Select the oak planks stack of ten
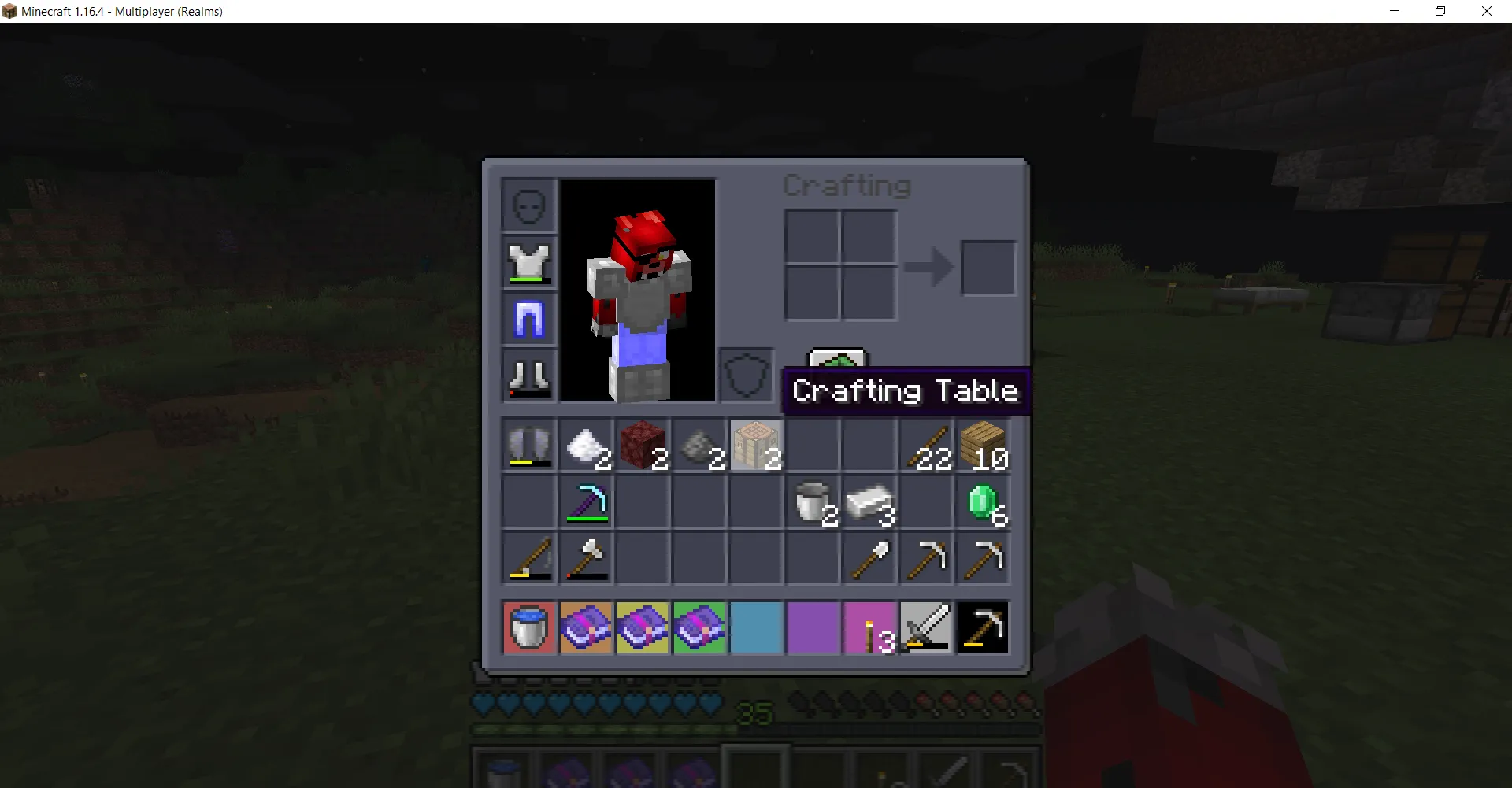Viewport: 1512px width, 788px height. click(982, 446)
